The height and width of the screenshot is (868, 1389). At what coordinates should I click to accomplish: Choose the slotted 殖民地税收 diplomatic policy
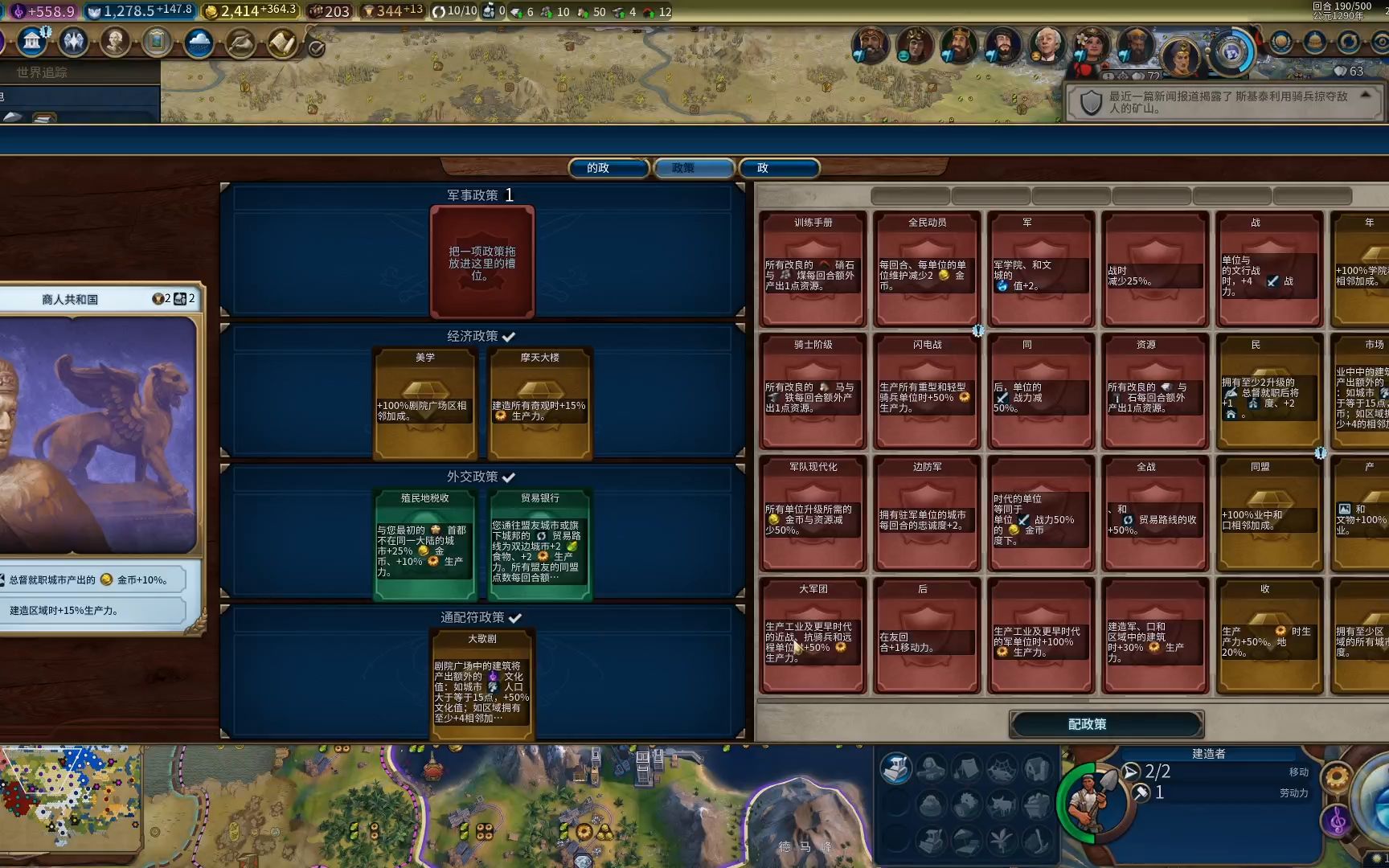[x=425, y=544]
